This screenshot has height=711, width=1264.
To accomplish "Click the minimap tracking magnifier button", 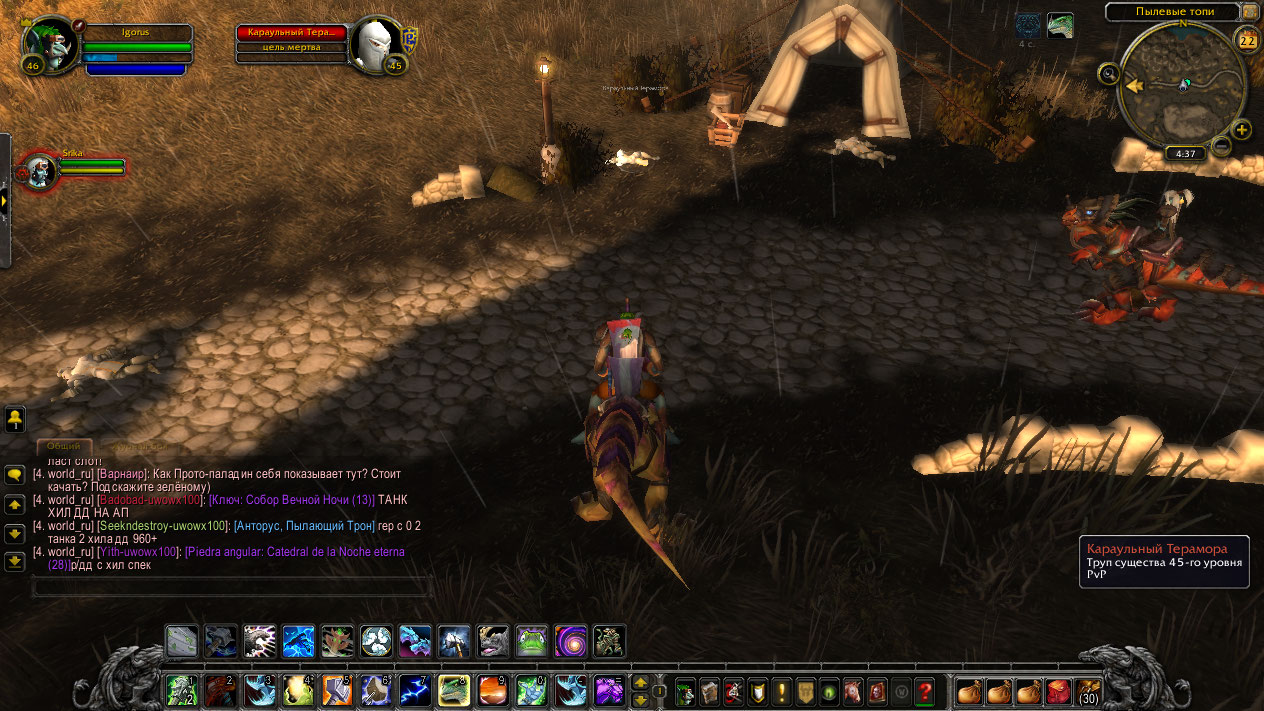I will (1108, 73).
